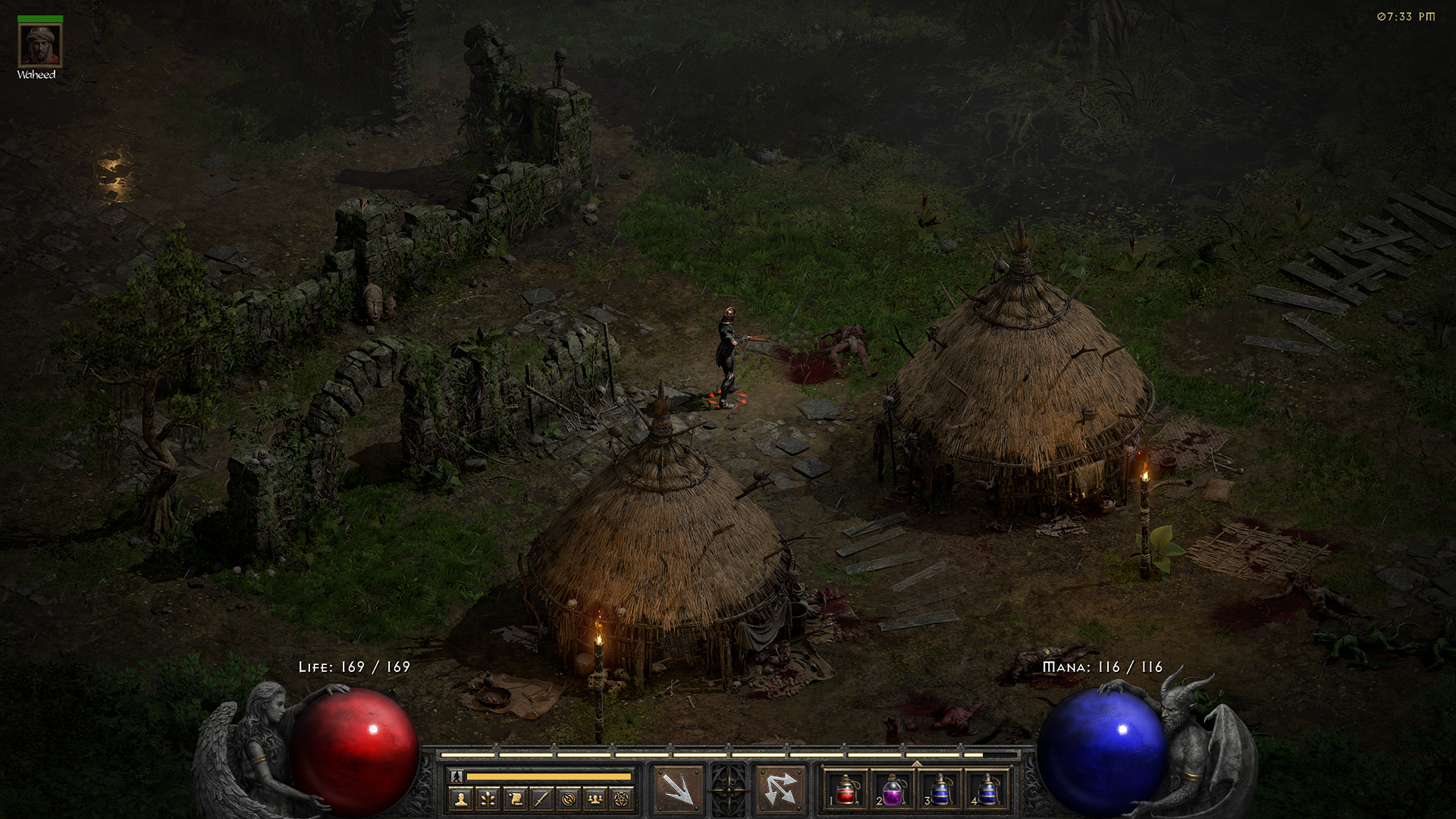Use the blue mana potion in slot 4
This screenshot has height=819, width=1456.
point(987,789)
